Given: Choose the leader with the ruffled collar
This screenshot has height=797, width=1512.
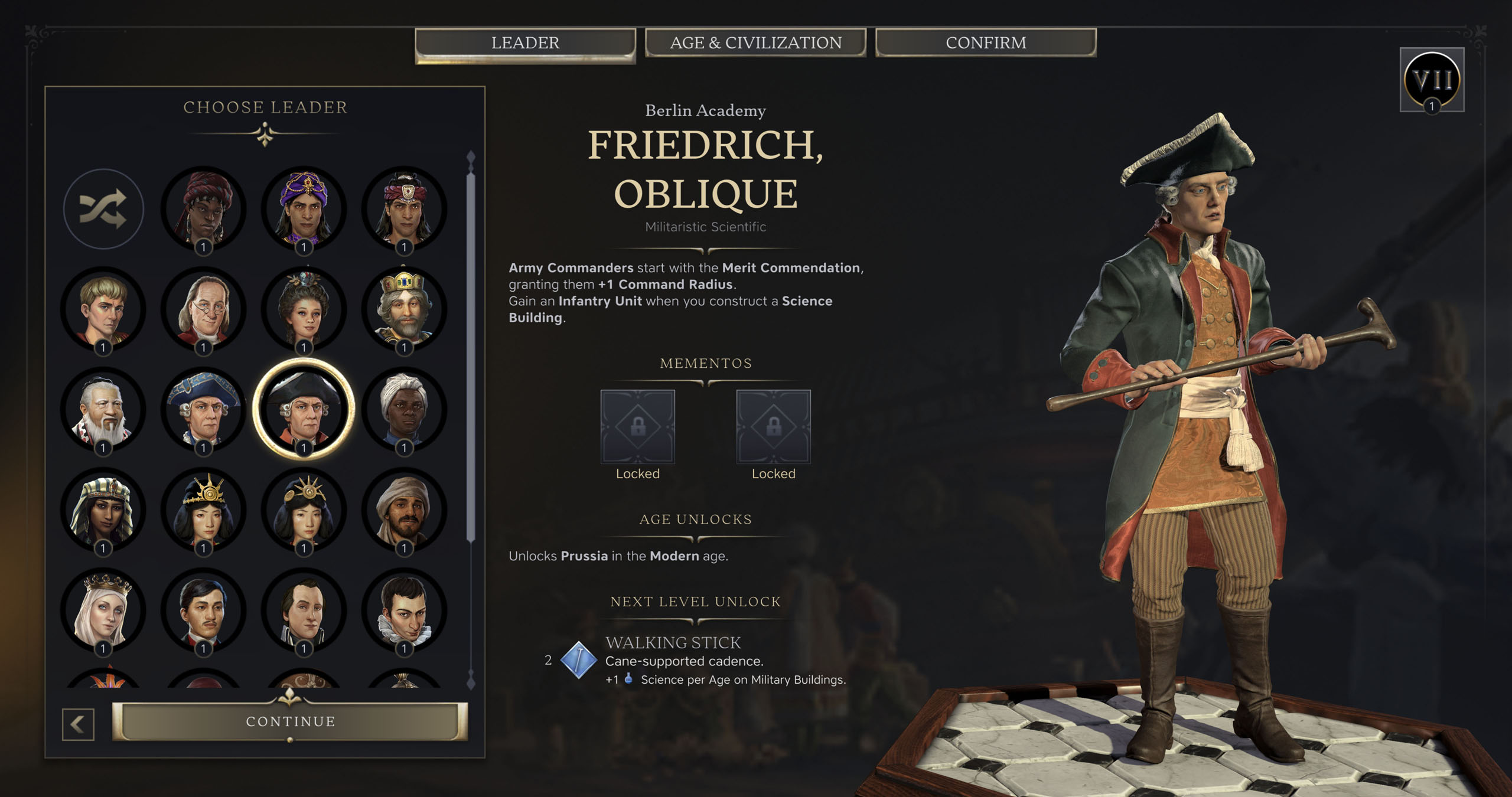Looking at the screenshot, I should (404, 610).
